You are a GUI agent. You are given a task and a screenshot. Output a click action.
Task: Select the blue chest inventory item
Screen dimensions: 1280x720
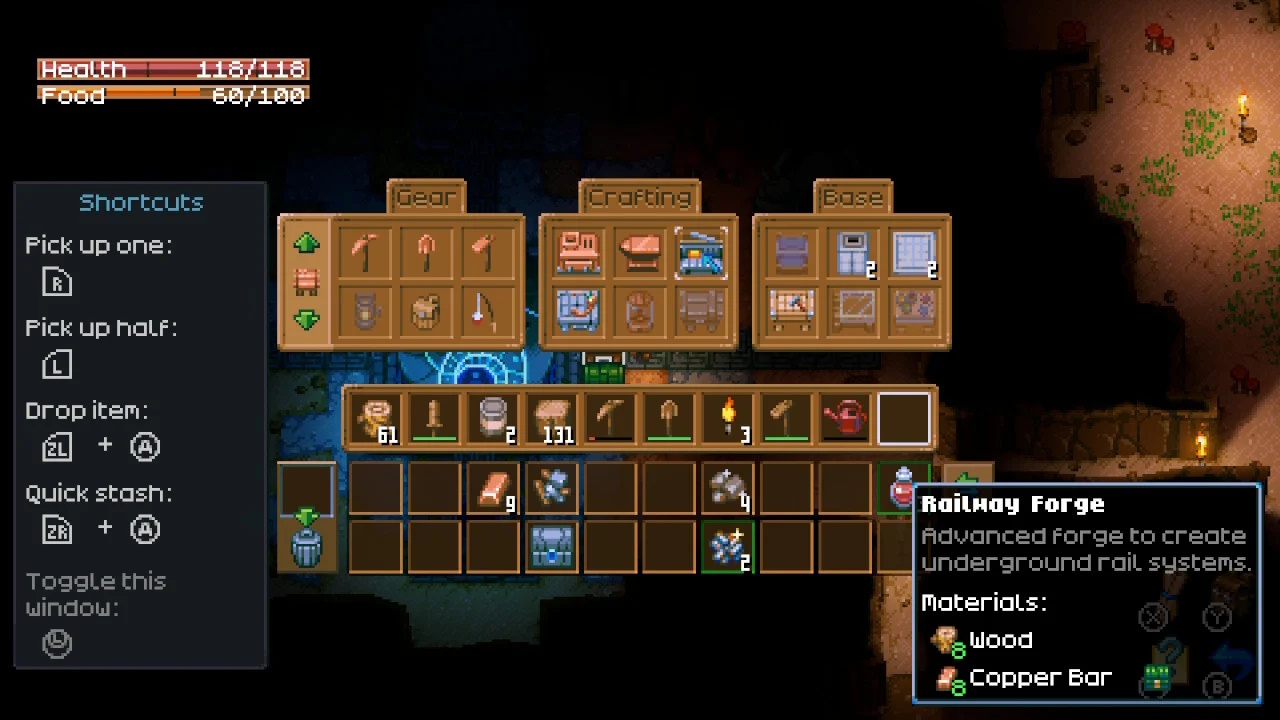552,547
